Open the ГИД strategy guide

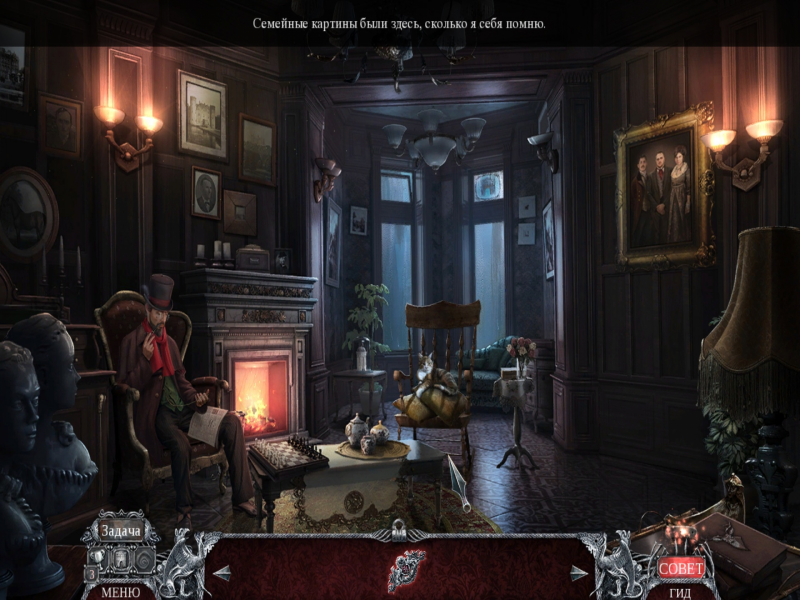coord(681,591)
